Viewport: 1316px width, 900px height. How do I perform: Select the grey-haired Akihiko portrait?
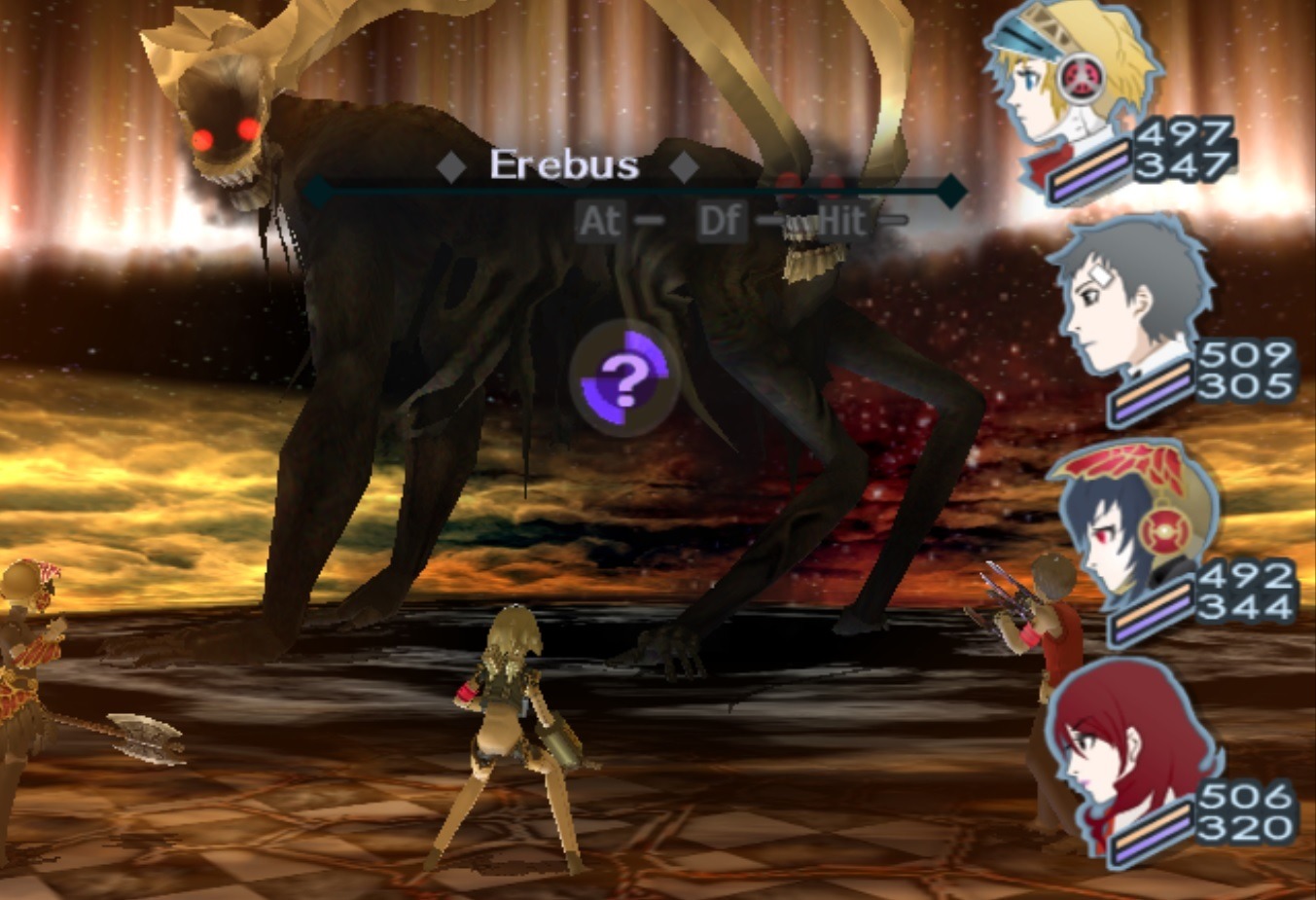(x=1128, y=302)
